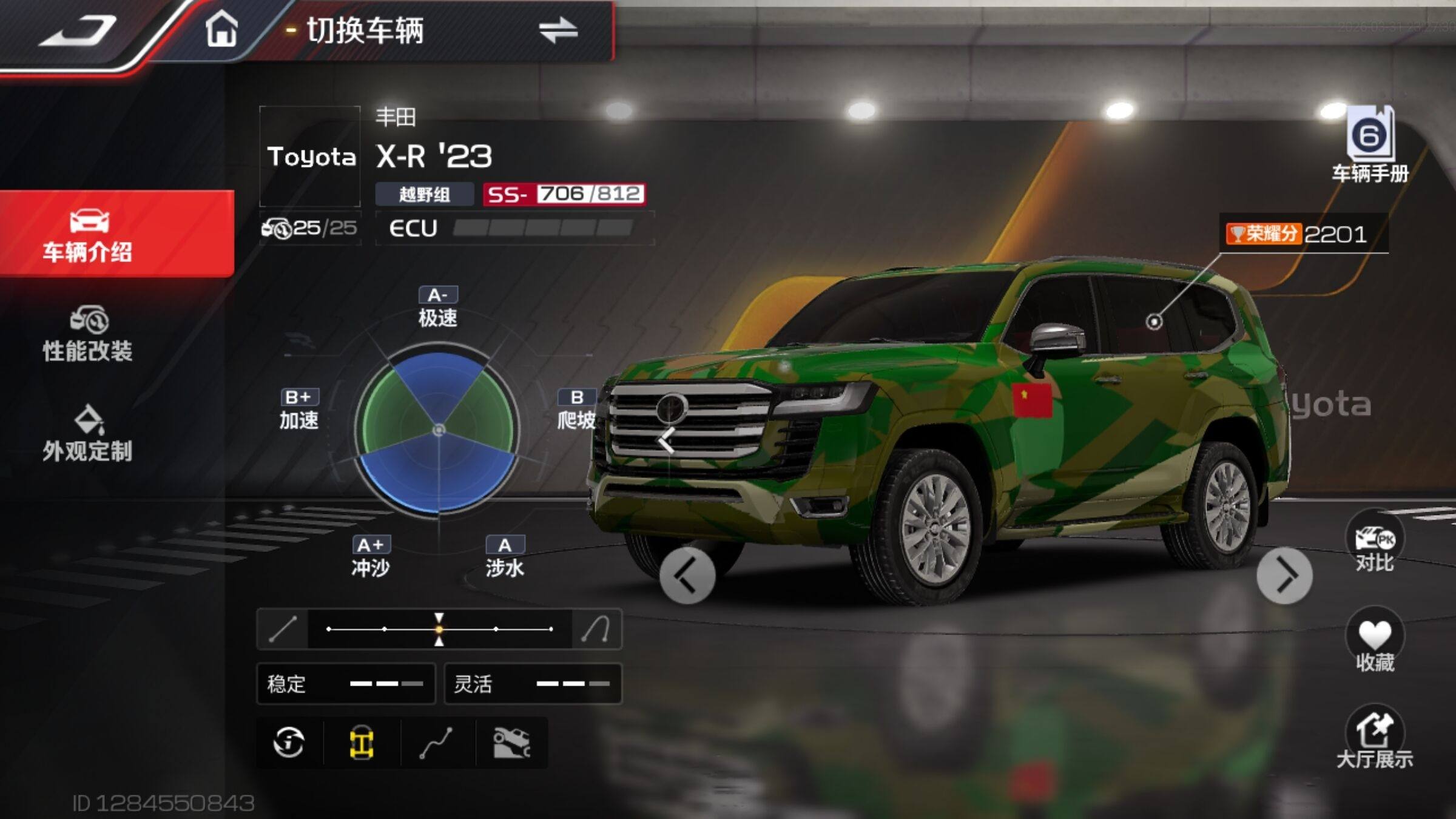
Task: Click the ECU upgrade bar
Action: 542,228
